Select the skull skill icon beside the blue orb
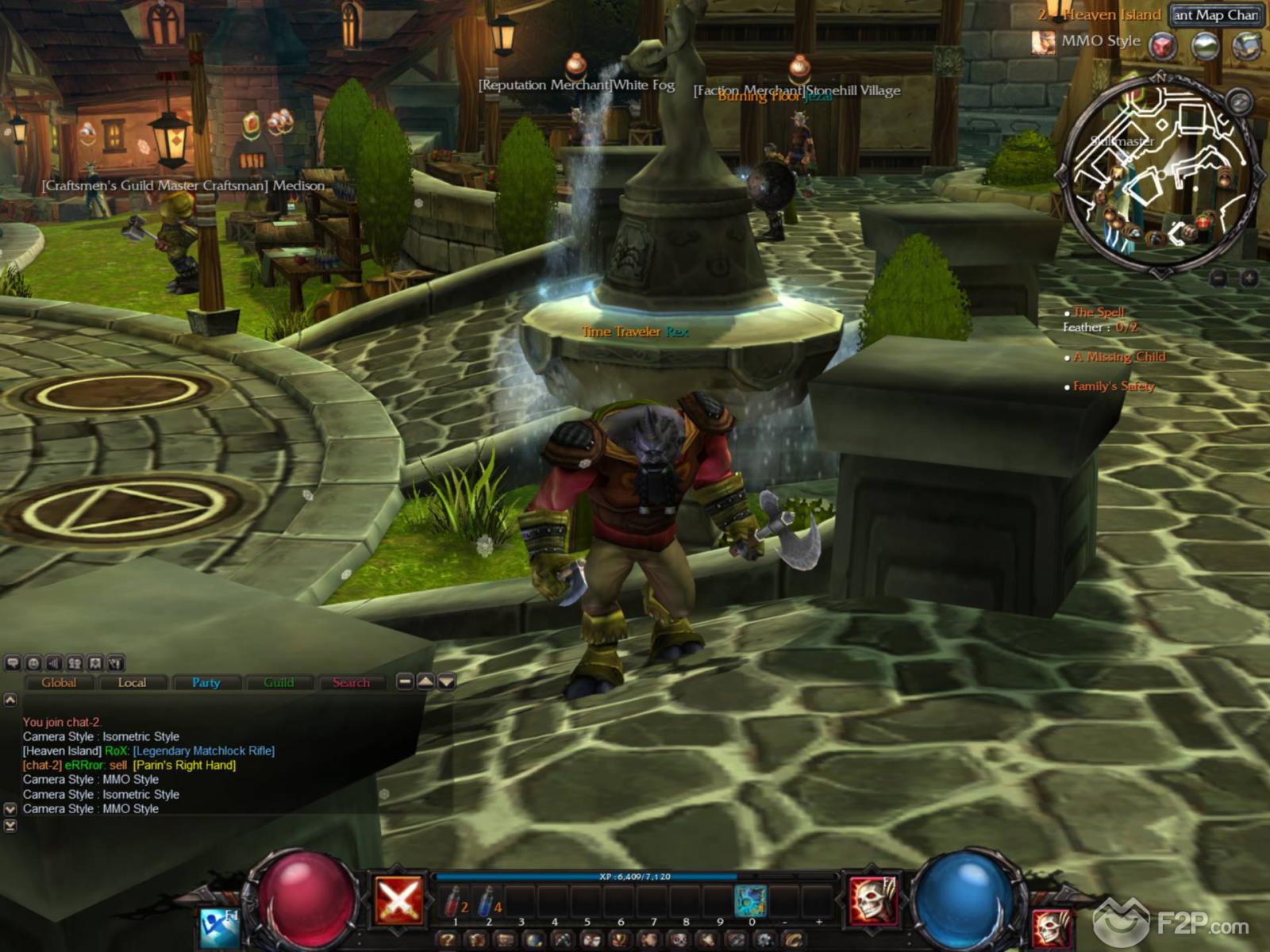 [873, 900]
